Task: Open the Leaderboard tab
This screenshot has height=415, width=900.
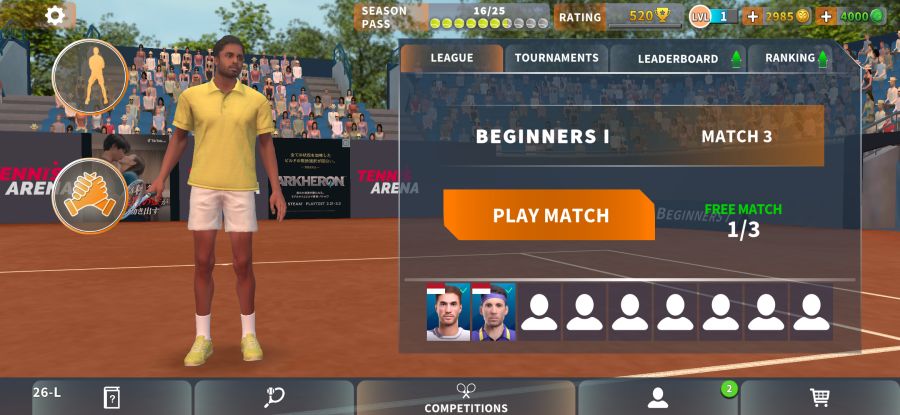Action: 678,59
